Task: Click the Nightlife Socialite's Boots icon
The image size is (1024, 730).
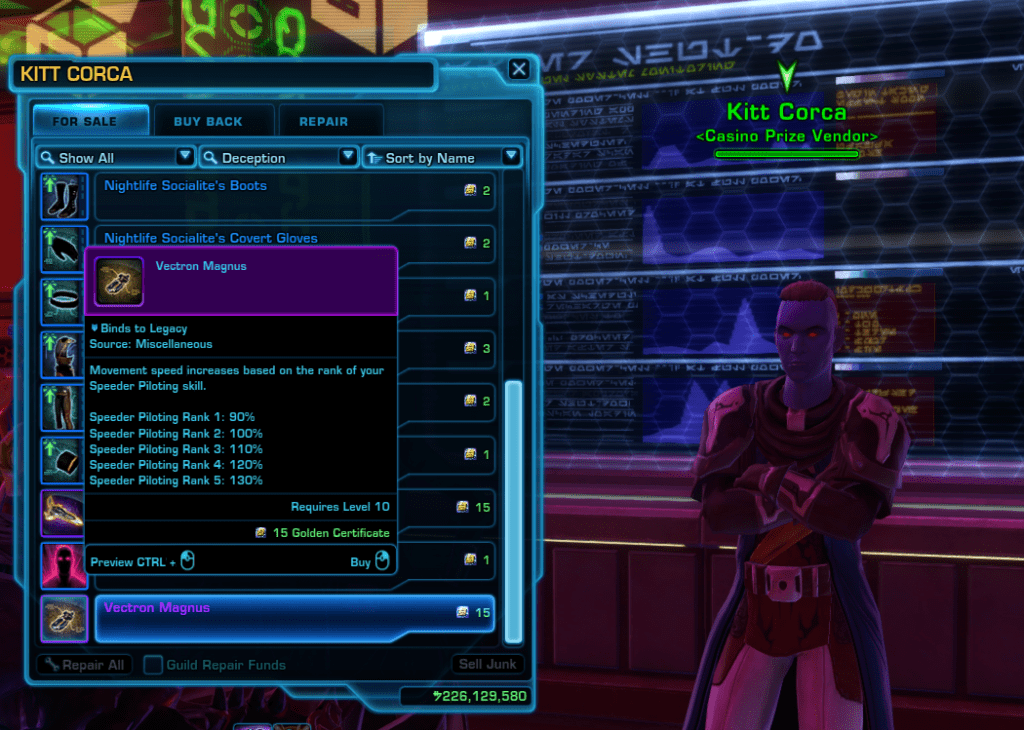Action: pos(58,195)
